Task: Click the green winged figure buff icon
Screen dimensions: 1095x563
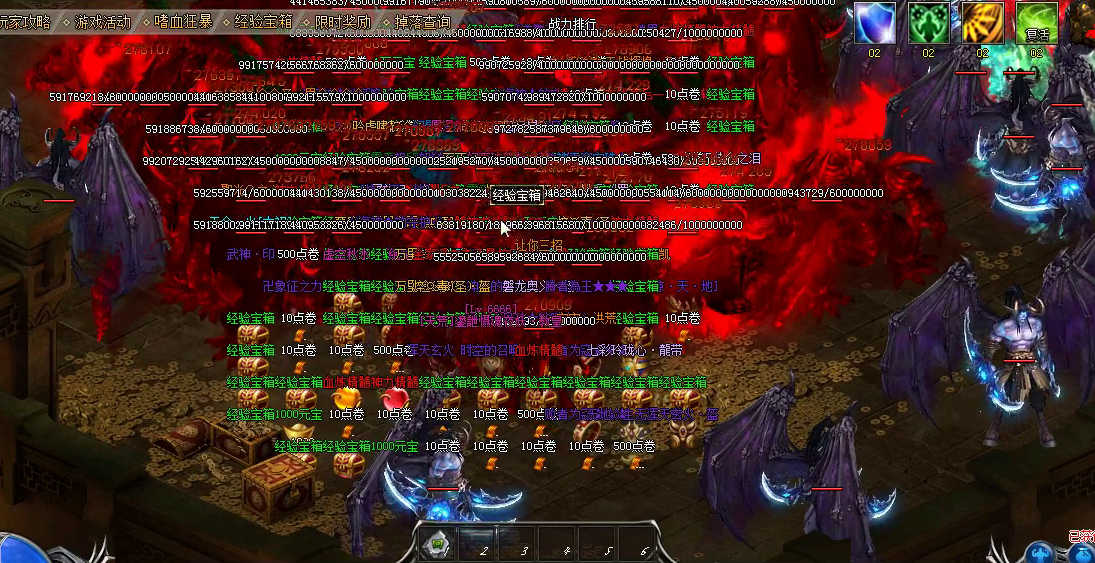Action: [928, 22]
